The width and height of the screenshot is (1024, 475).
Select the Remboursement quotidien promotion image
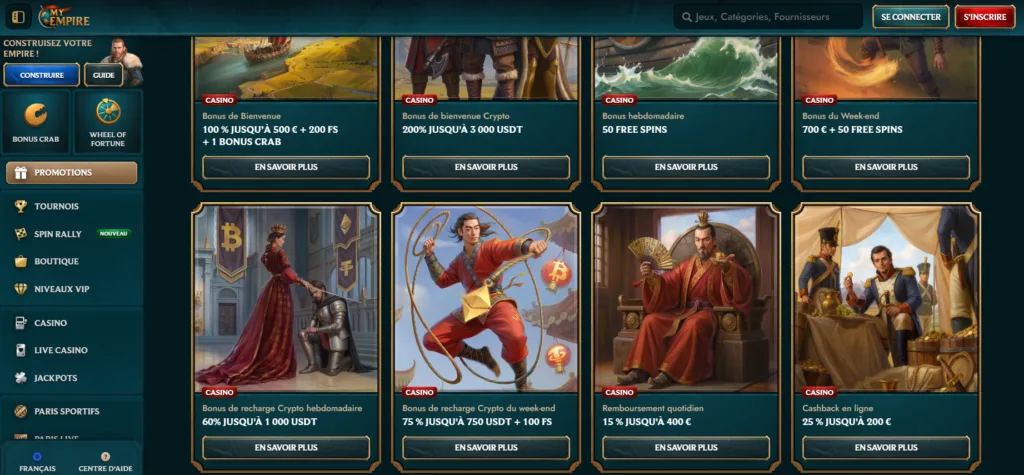pyautogui.click(x=685, y=297)
